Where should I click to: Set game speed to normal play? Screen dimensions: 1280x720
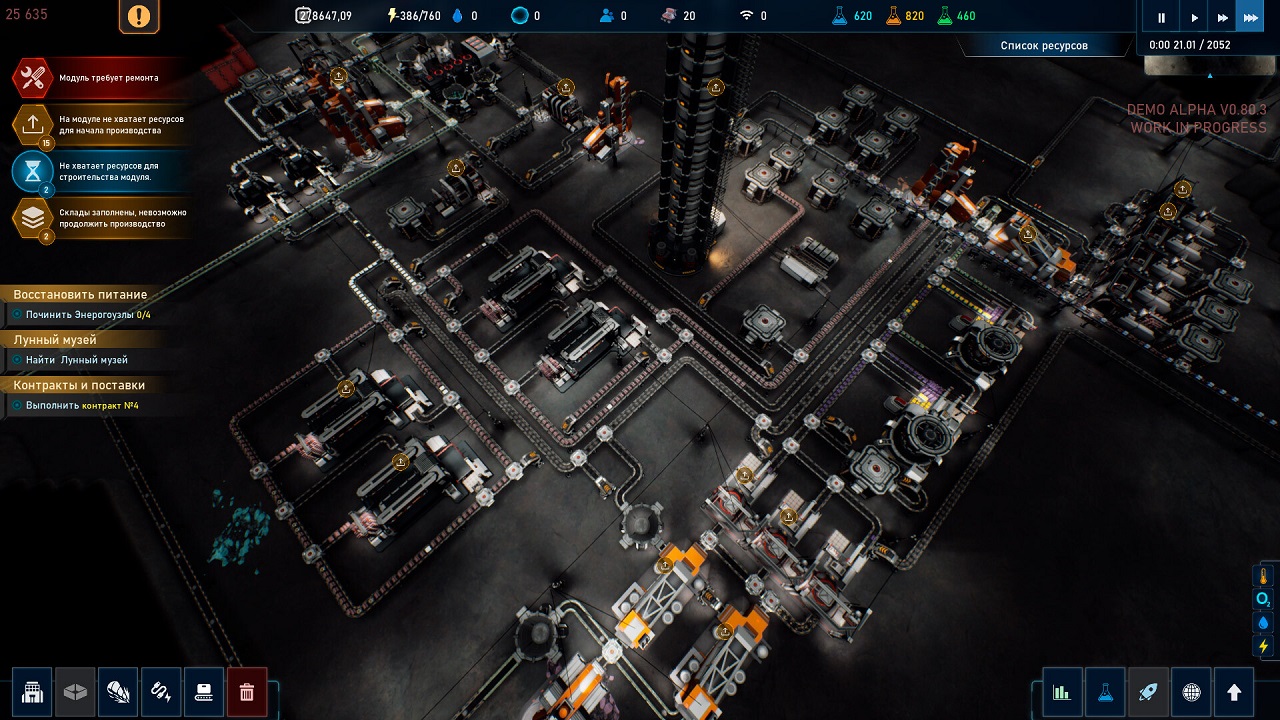coord(1194,17)
